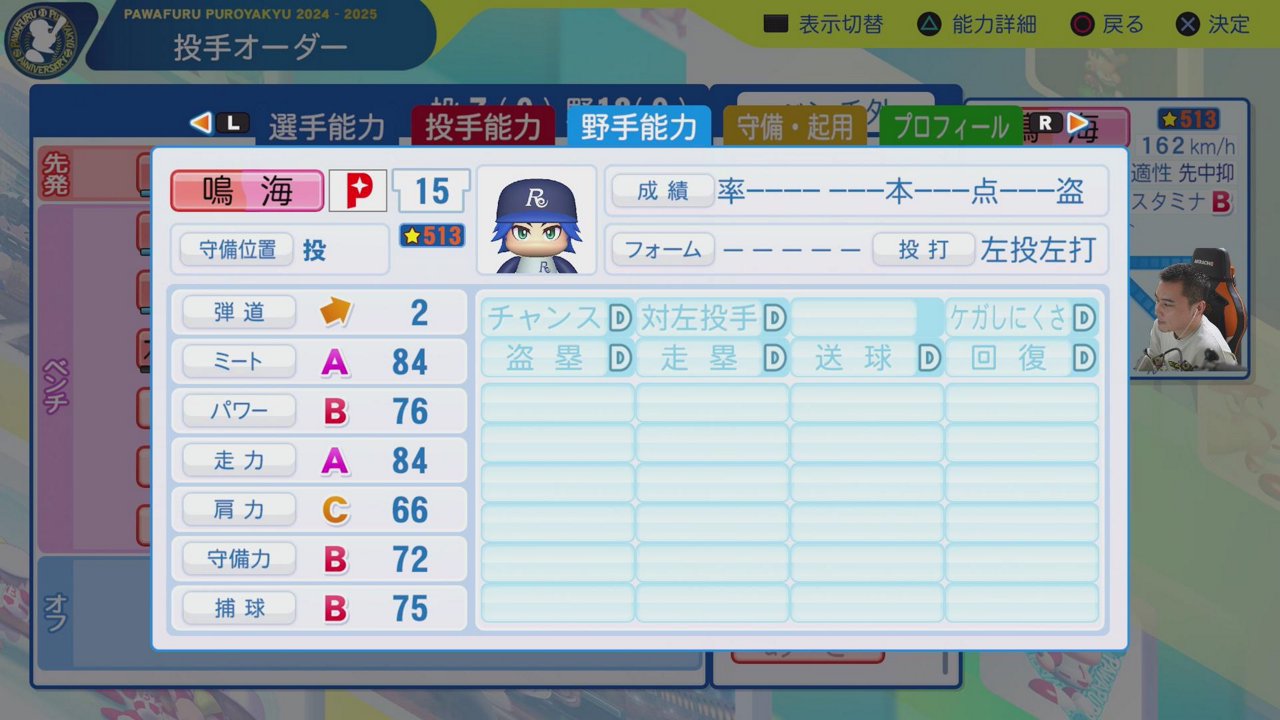Click the P badge beside 鳴海's name
The width and height of the screenshot is (1280, 720).
click(x=357, y=190)
